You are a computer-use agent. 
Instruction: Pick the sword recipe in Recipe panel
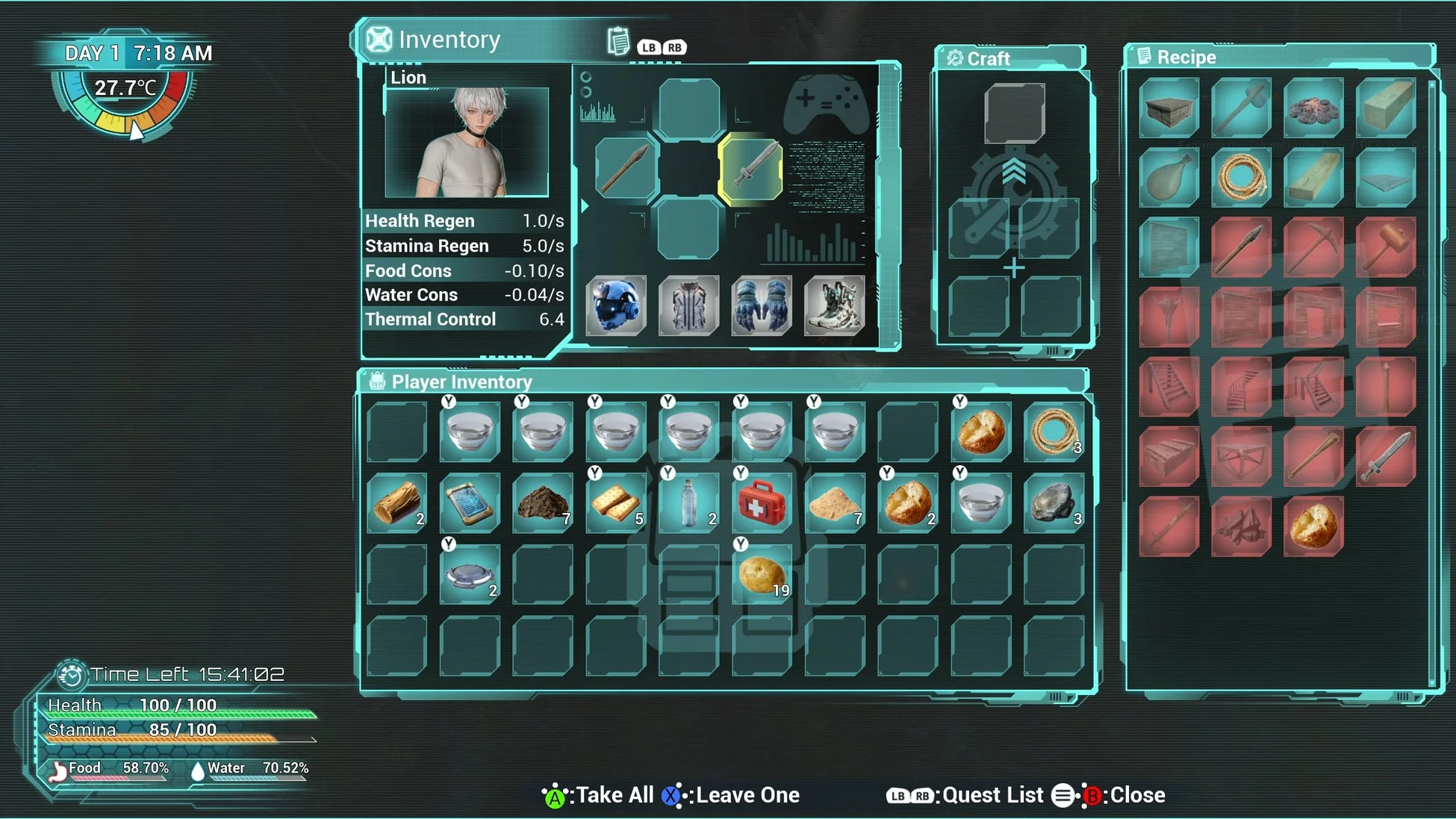tap(1385, 456)
